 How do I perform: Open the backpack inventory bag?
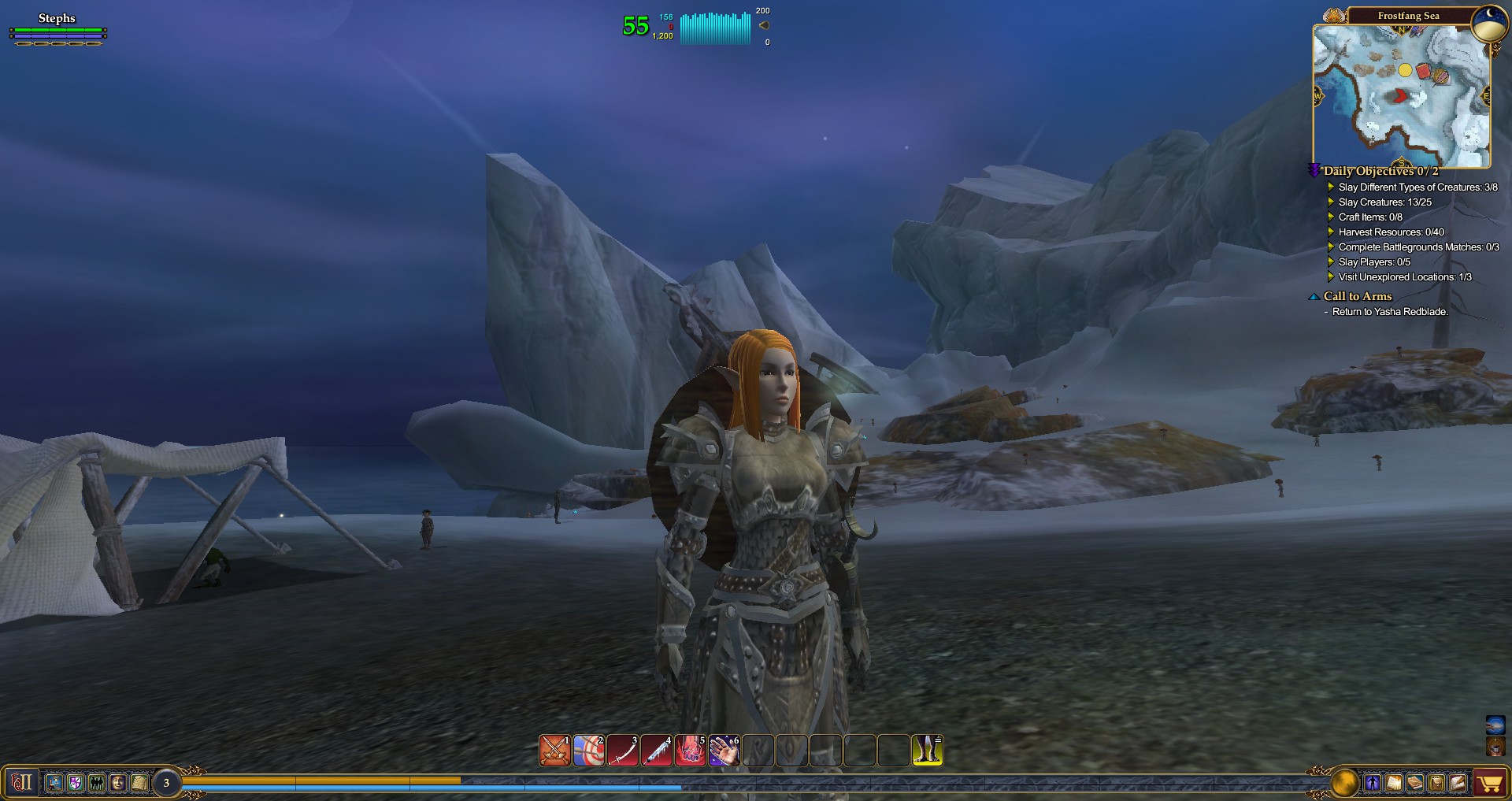(x=1435, y=784)
